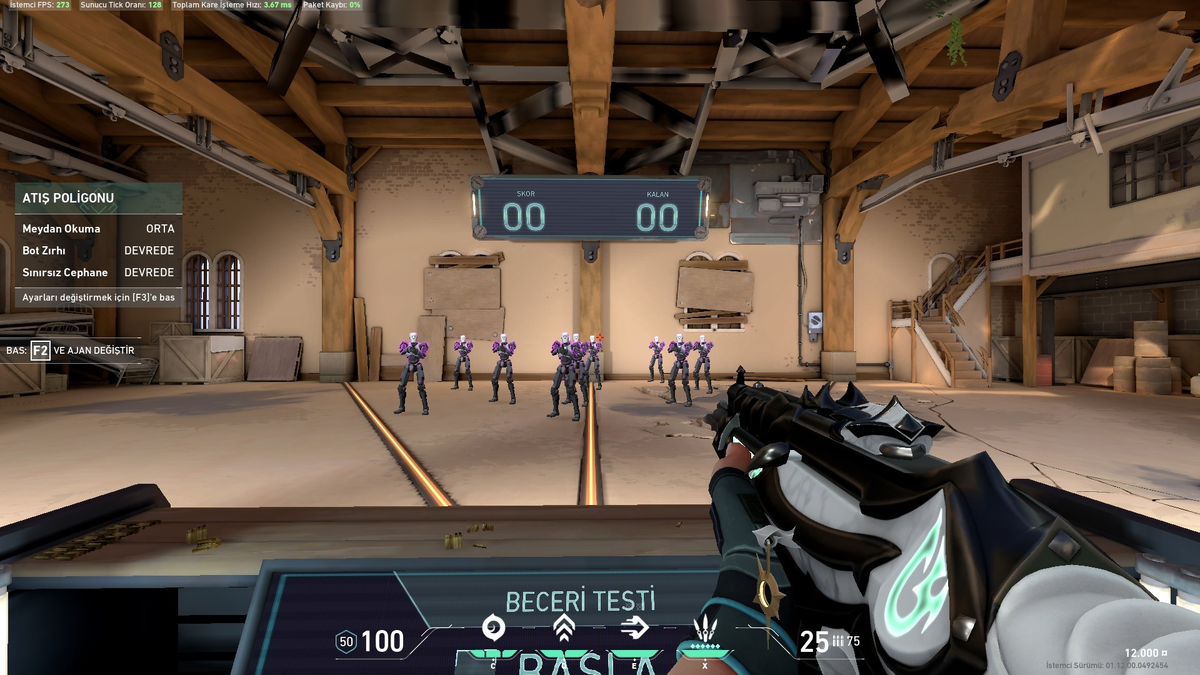Select the Updraft upward chevrons ability

click(x=564, y=628)
